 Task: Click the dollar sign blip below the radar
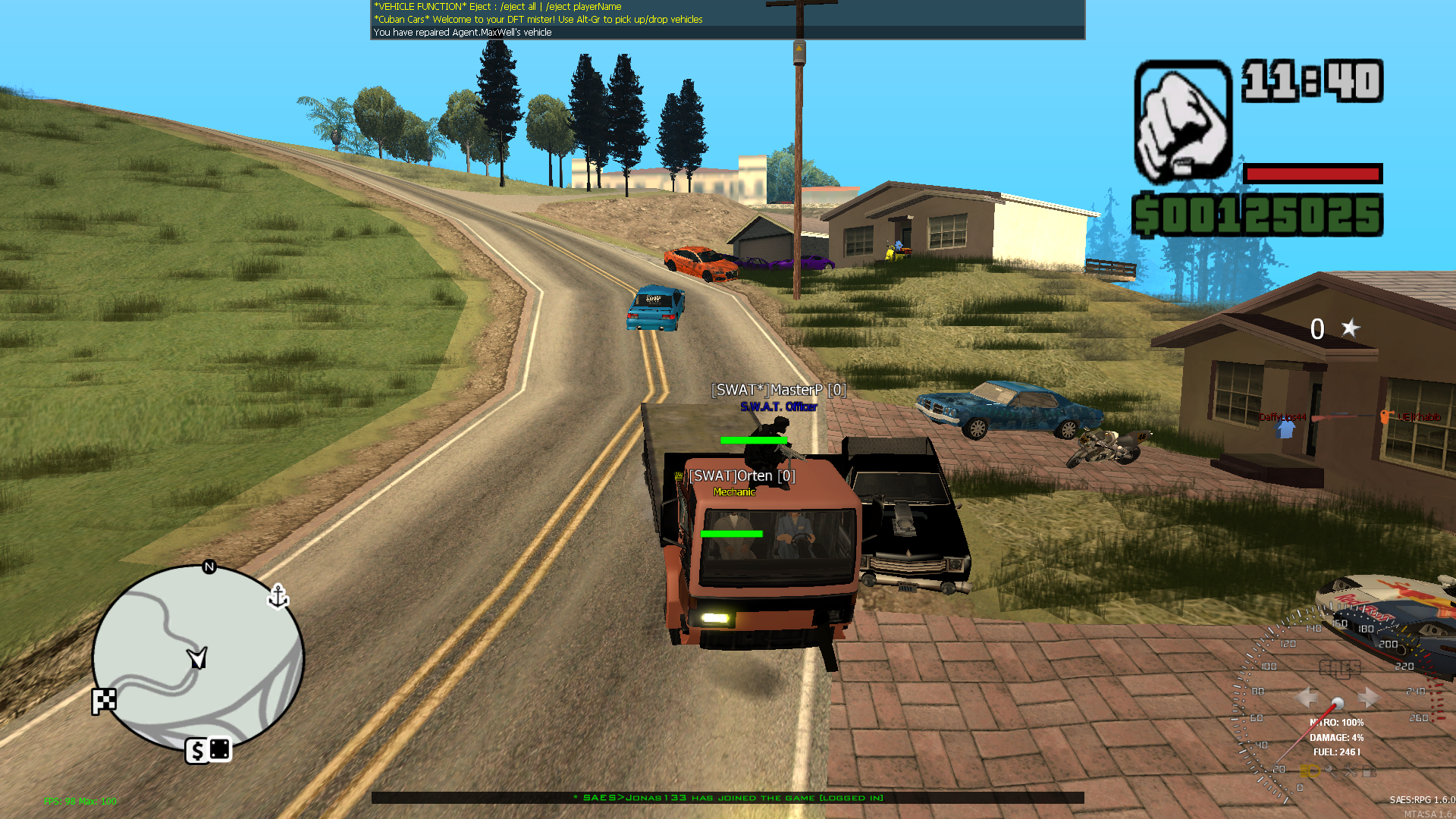coord(196,750)
